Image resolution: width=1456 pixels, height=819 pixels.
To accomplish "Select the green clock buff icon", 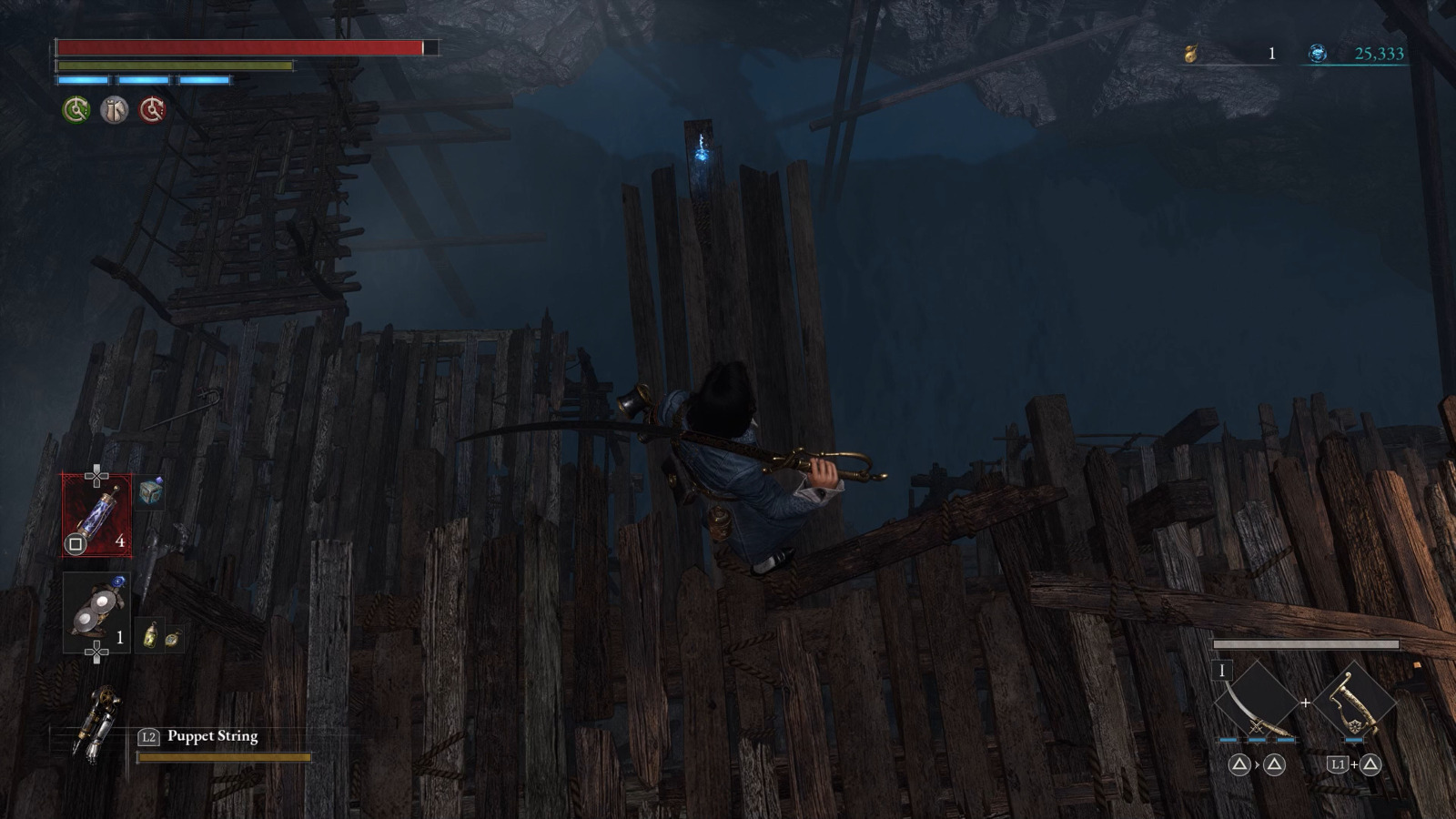I will pos(76,110).
